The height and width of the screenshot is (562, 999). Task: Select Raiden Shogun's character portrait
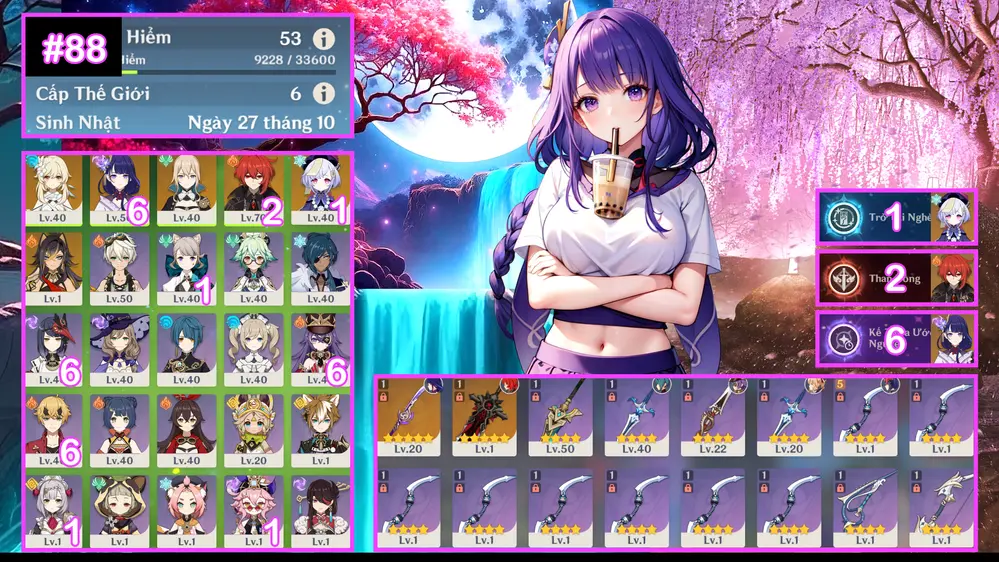[x=120, y=189]
